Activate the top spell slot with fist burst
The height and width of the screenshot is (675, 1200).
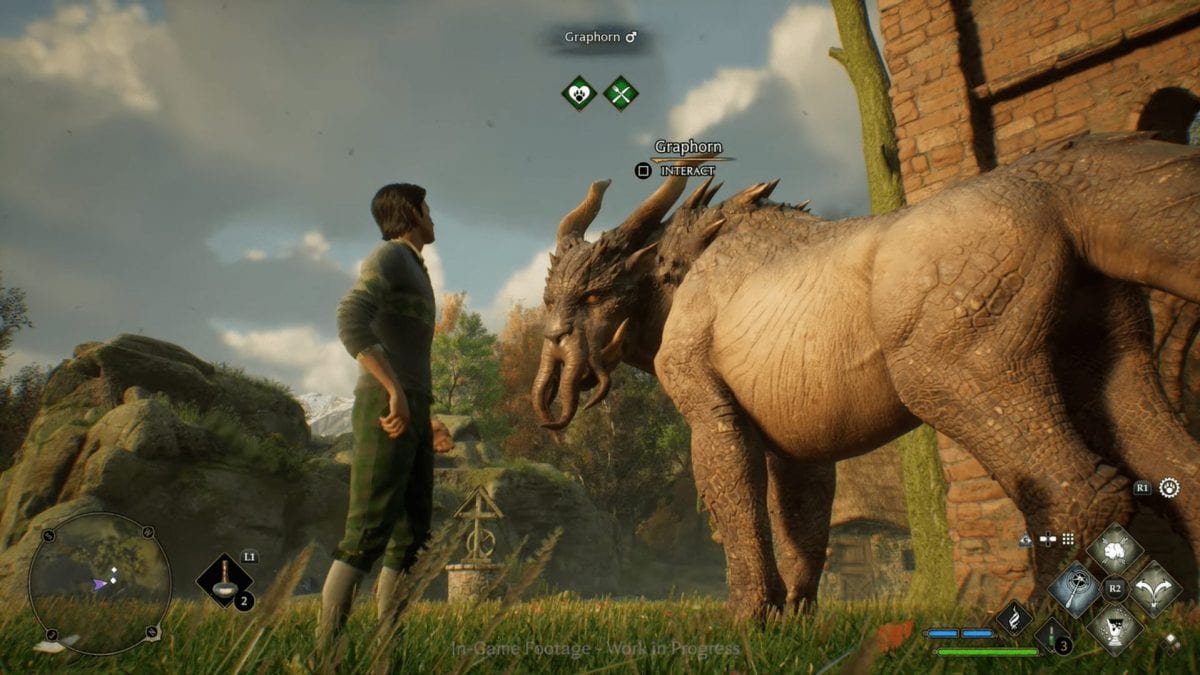coord(1115,549)
